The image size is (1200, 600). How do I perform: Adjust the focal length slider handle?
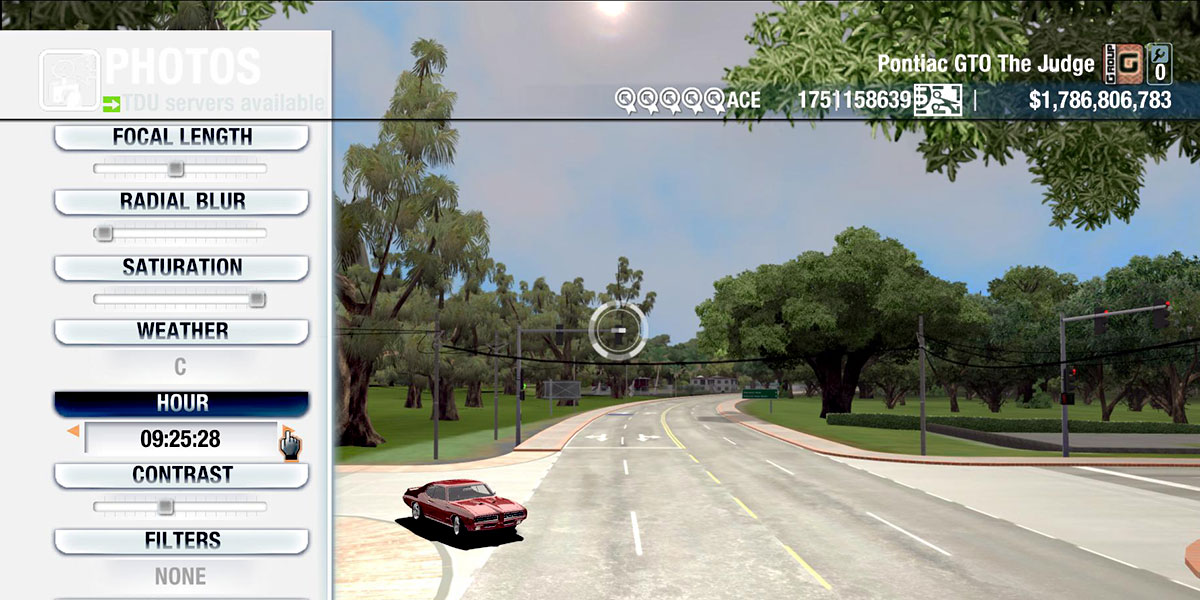175,169
